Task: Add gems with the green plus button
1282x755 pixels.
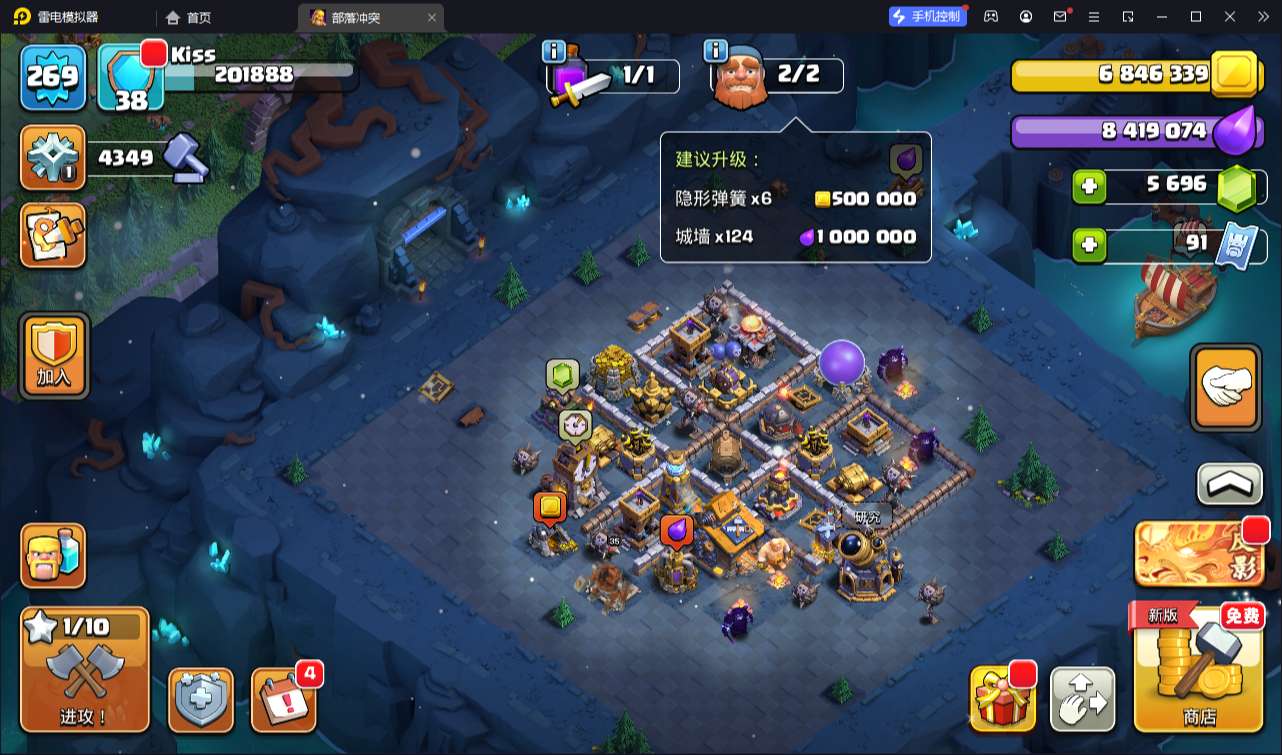Action: (1089, 187)
